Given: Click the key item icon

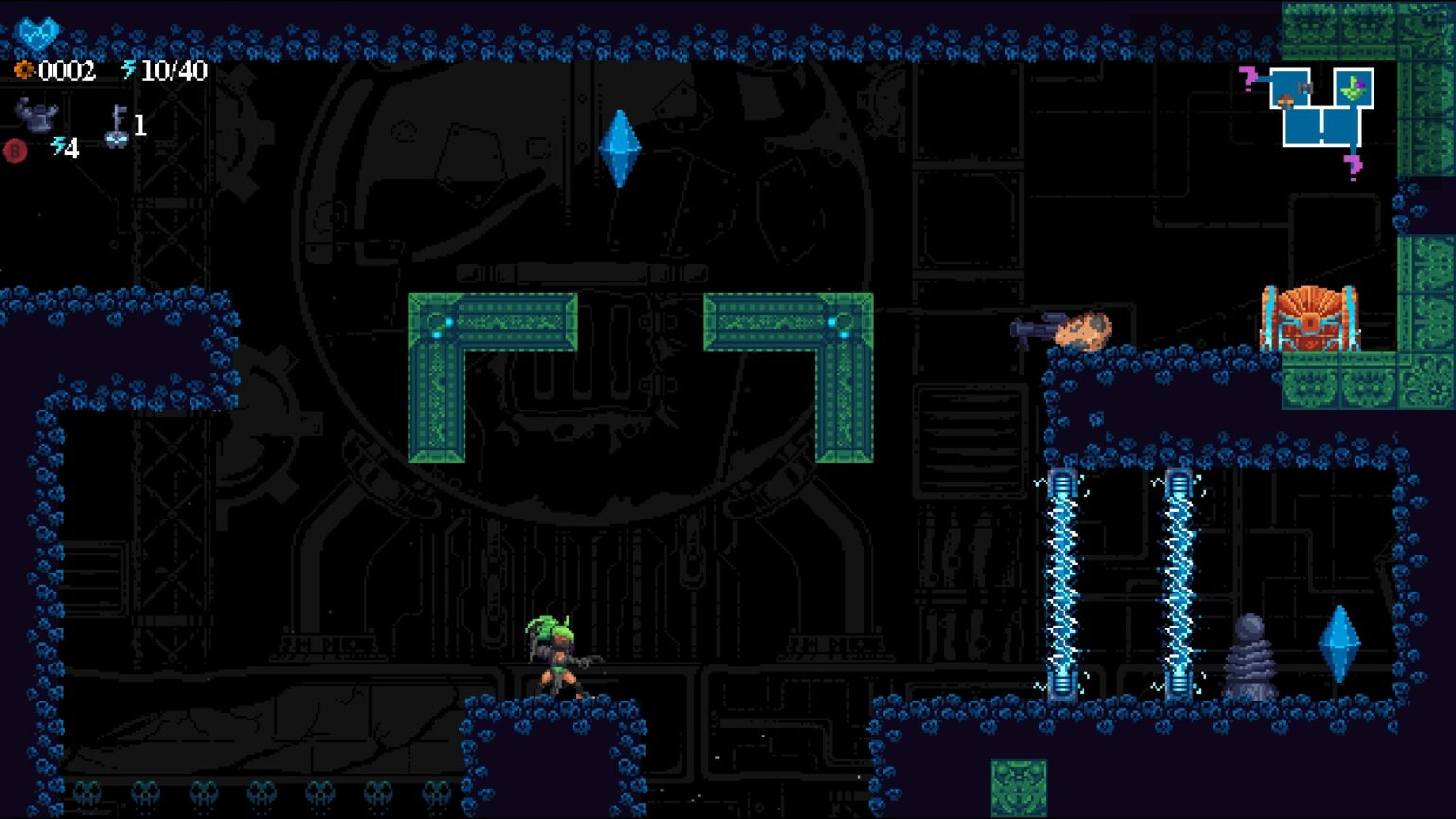Looking at the screenshot, I should pos(118,126).
